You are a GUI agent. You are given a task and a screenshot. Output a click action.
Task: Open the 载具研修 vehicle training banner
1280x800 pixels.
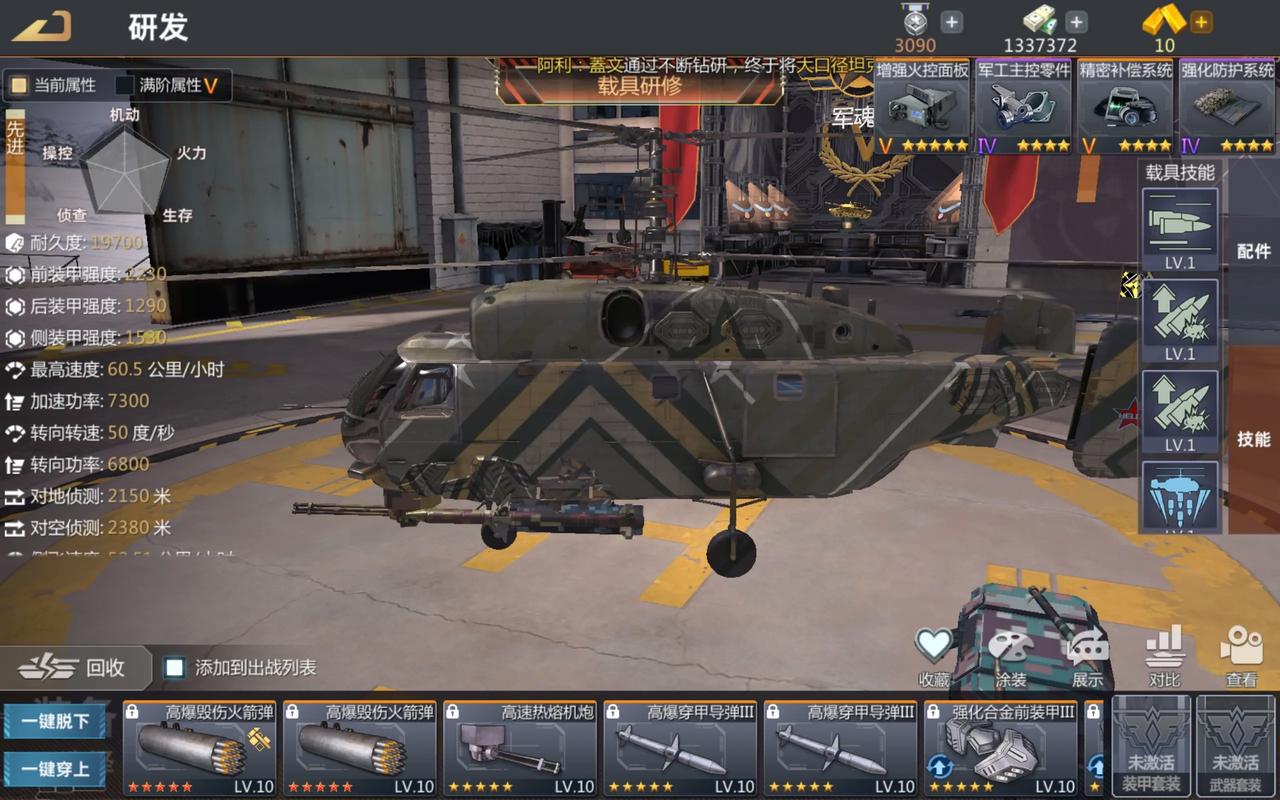639,85
